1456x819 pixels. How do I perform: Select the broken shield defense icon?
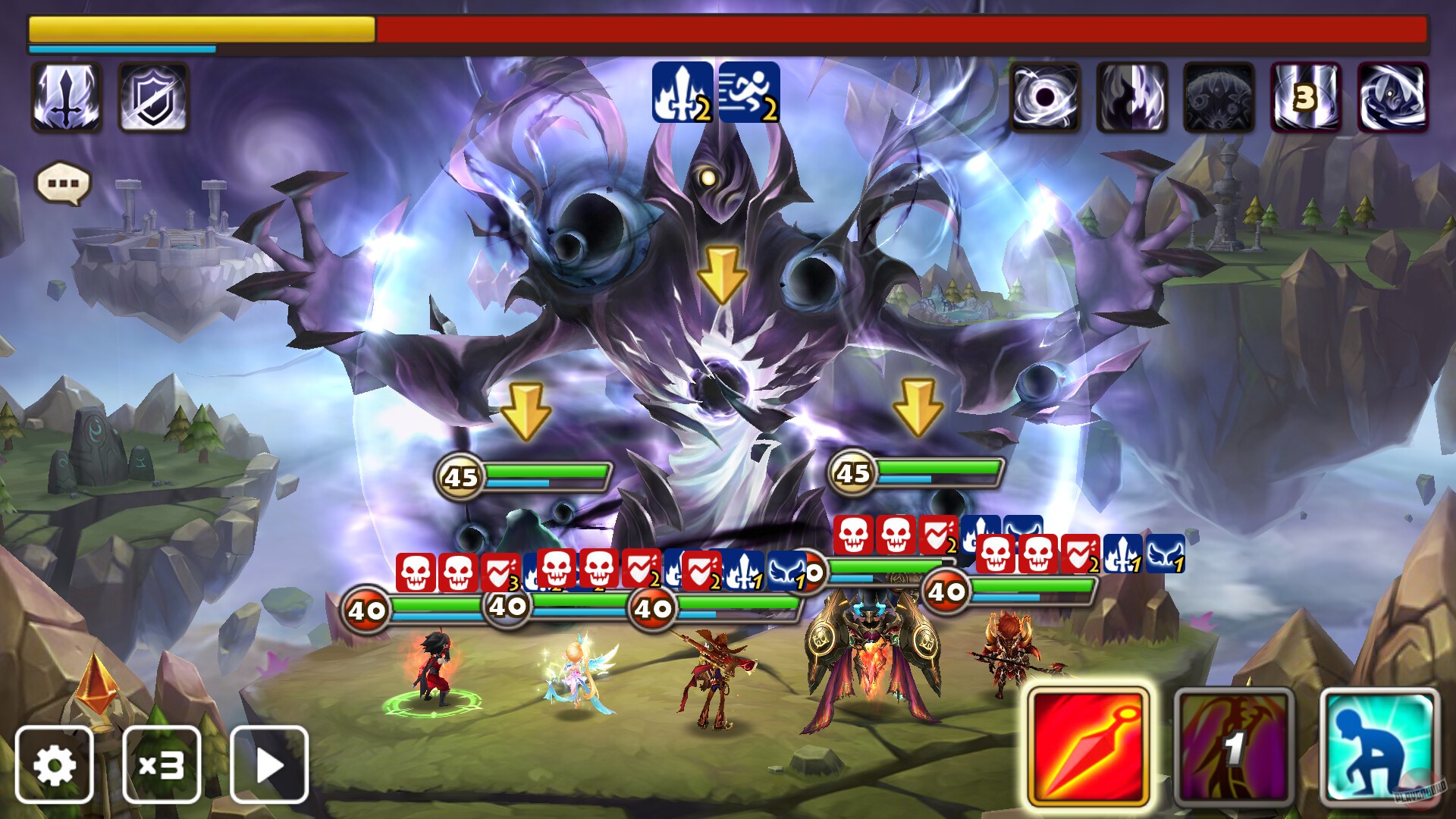(x=152, y=99)
